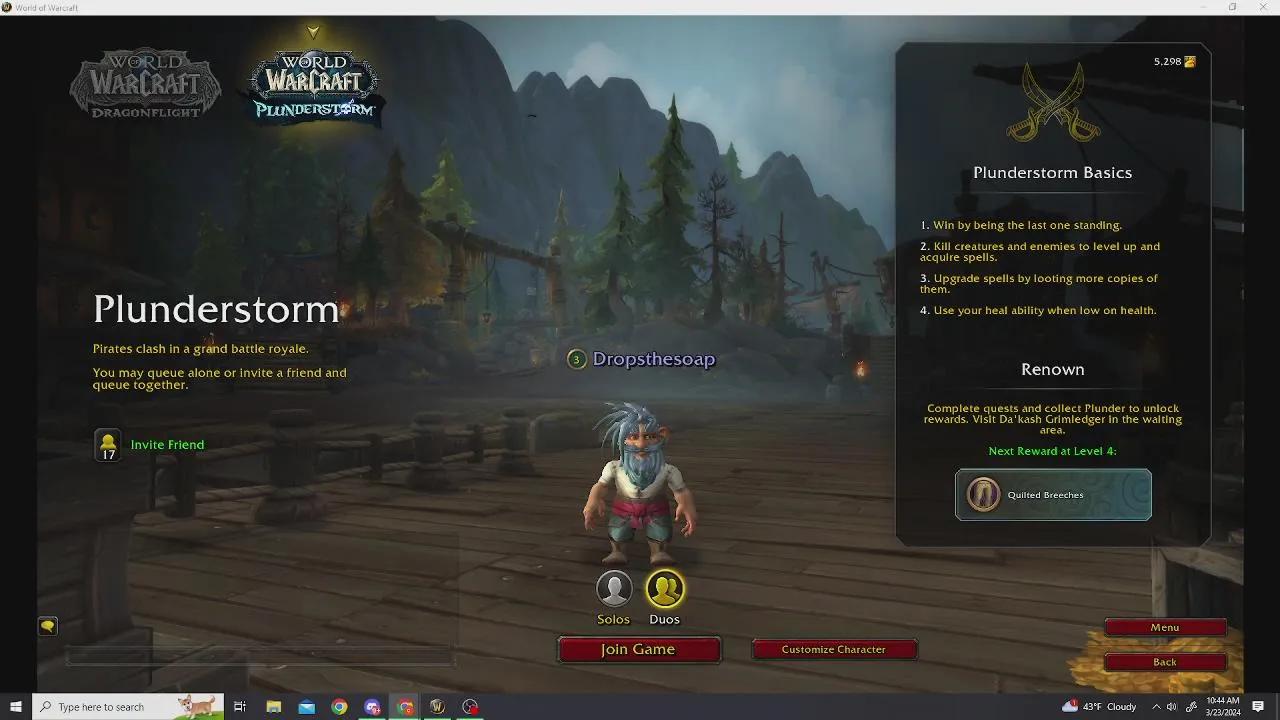The height and width of the screenshot is (720, 1280).
Task: Open Customize Character
Action: pyautogui.click(x=834, y=648)
